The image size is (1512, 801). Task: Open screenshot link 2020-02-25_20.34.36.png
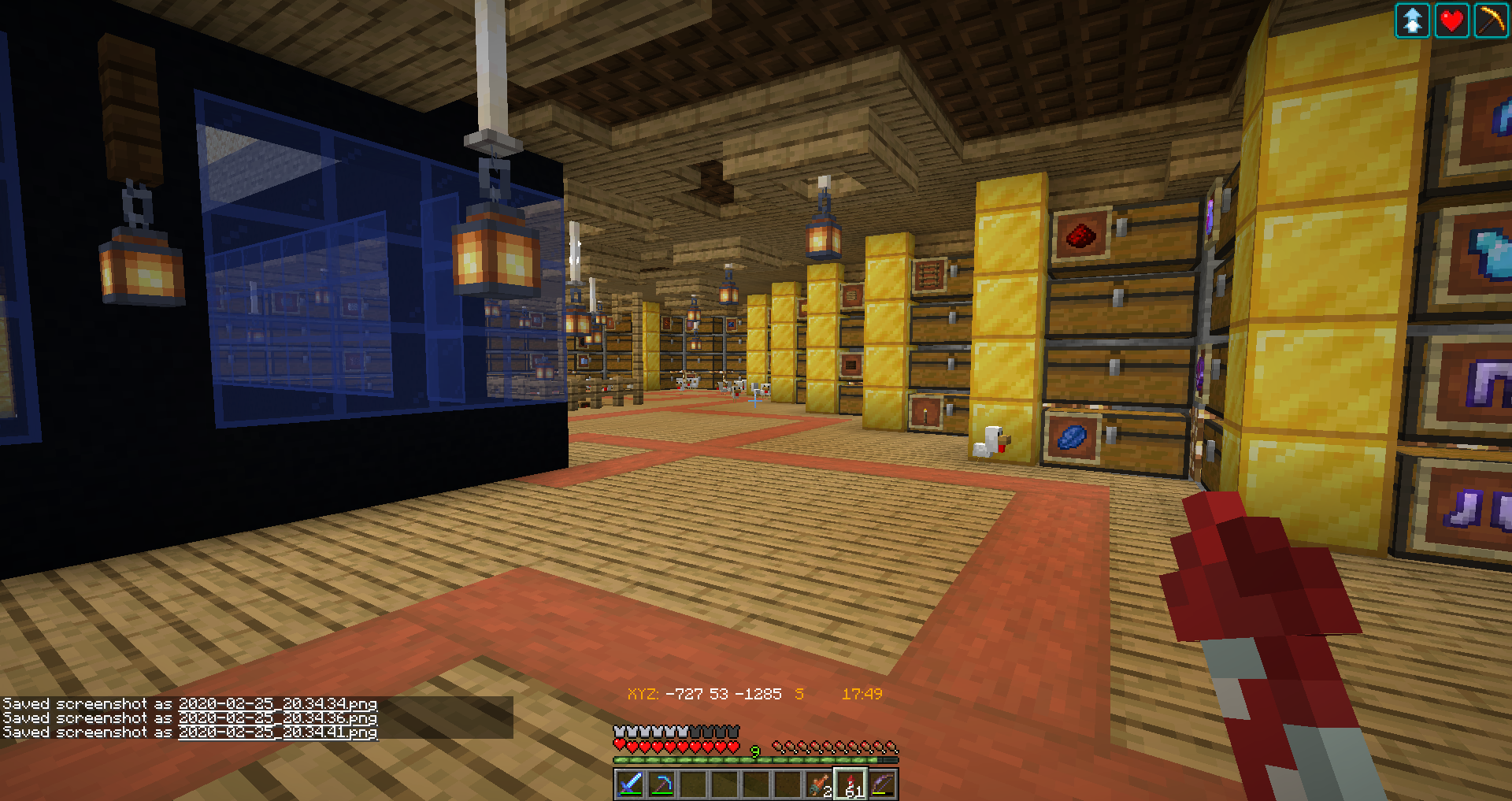click(x=277, y=718)
